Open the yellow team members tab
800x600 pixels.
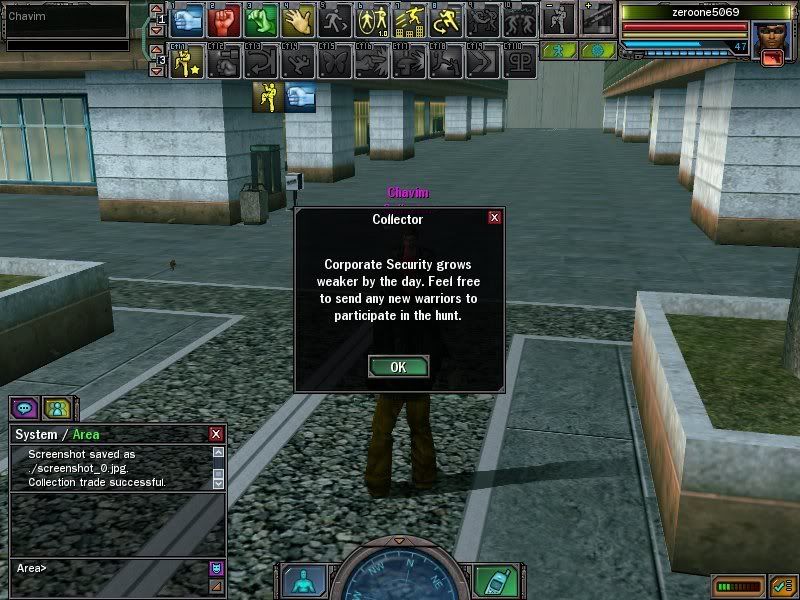57,408
